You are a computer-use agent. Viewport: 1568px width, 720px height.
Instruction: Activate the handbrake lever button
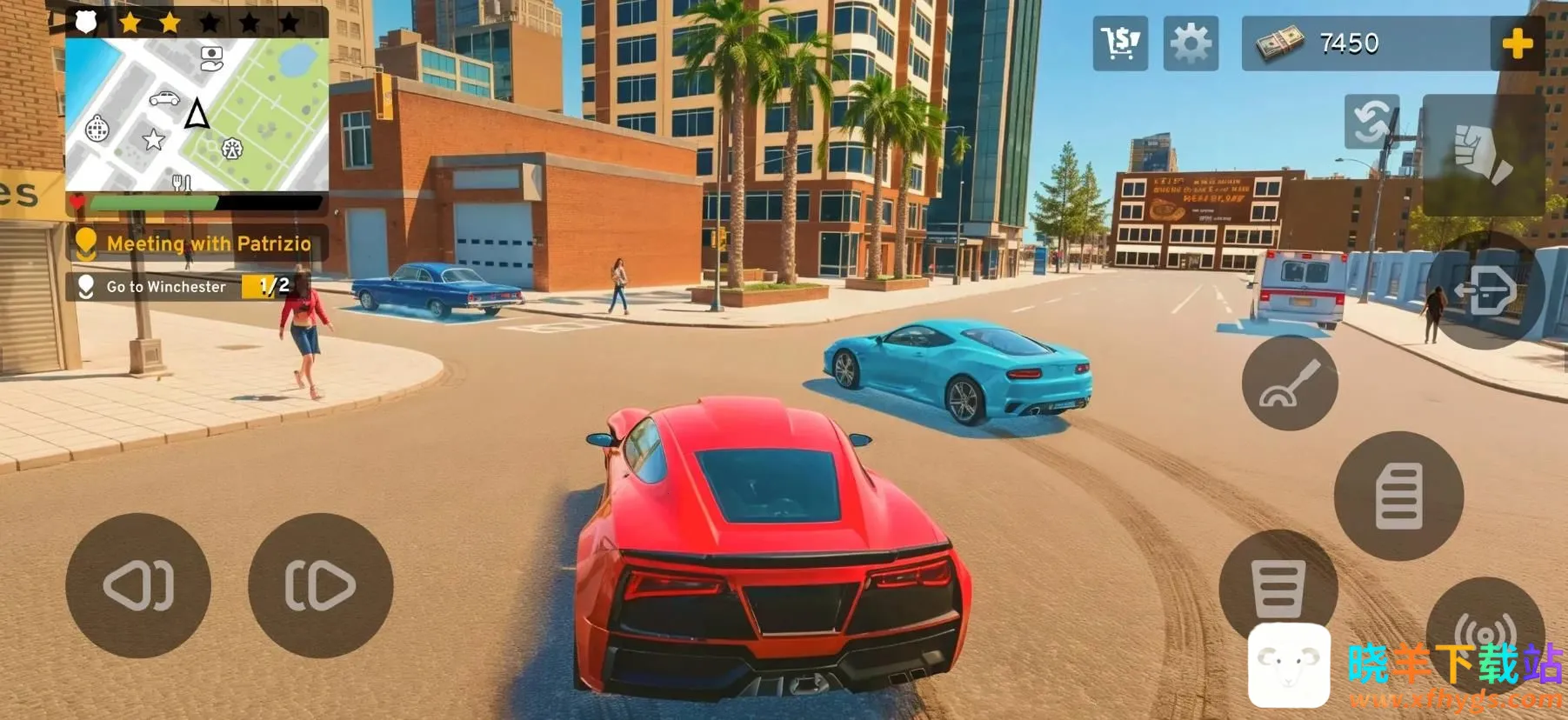(x=1290, y=383)
